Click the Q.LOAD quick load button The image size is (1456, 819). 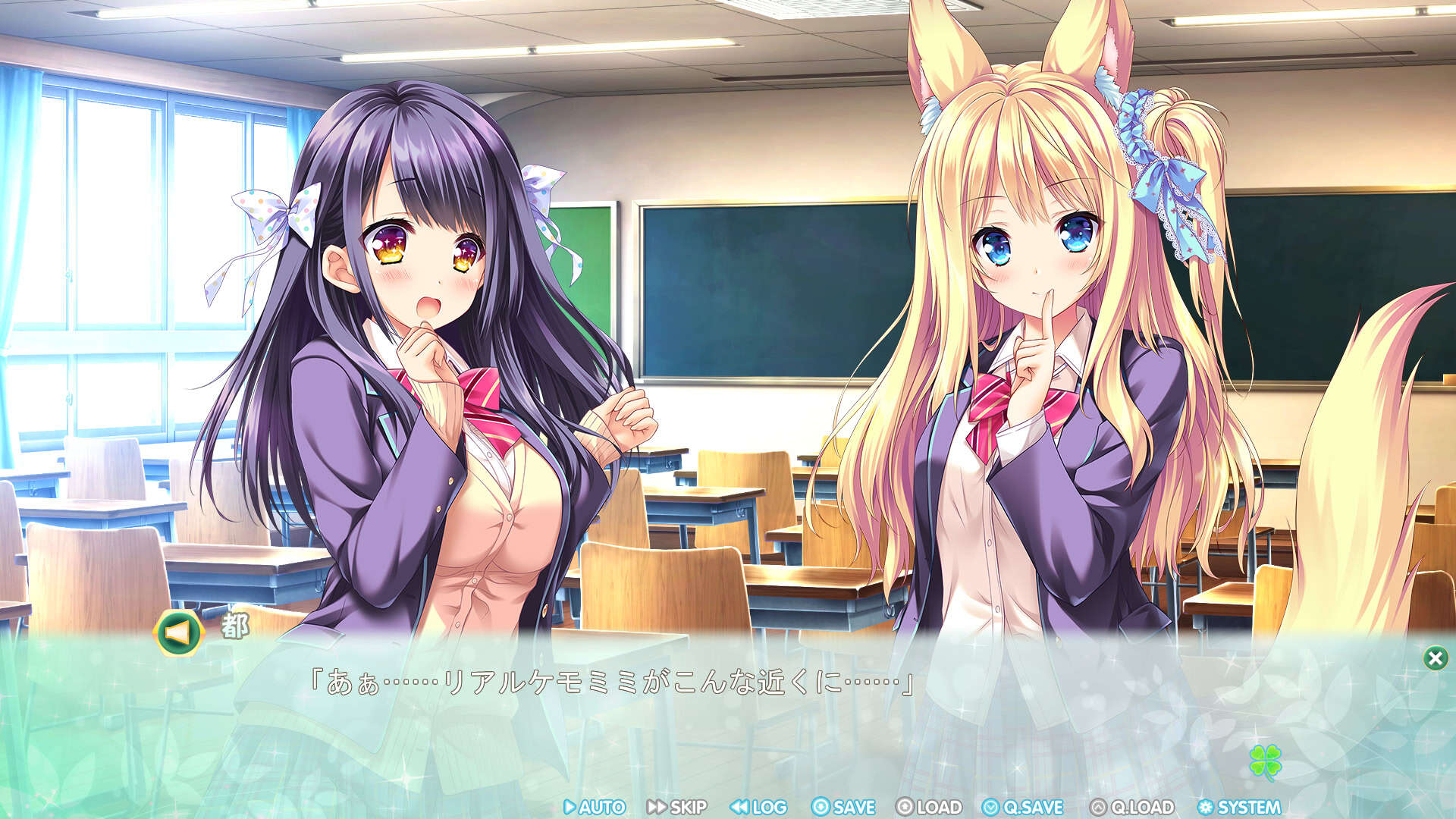point(1132,807)
